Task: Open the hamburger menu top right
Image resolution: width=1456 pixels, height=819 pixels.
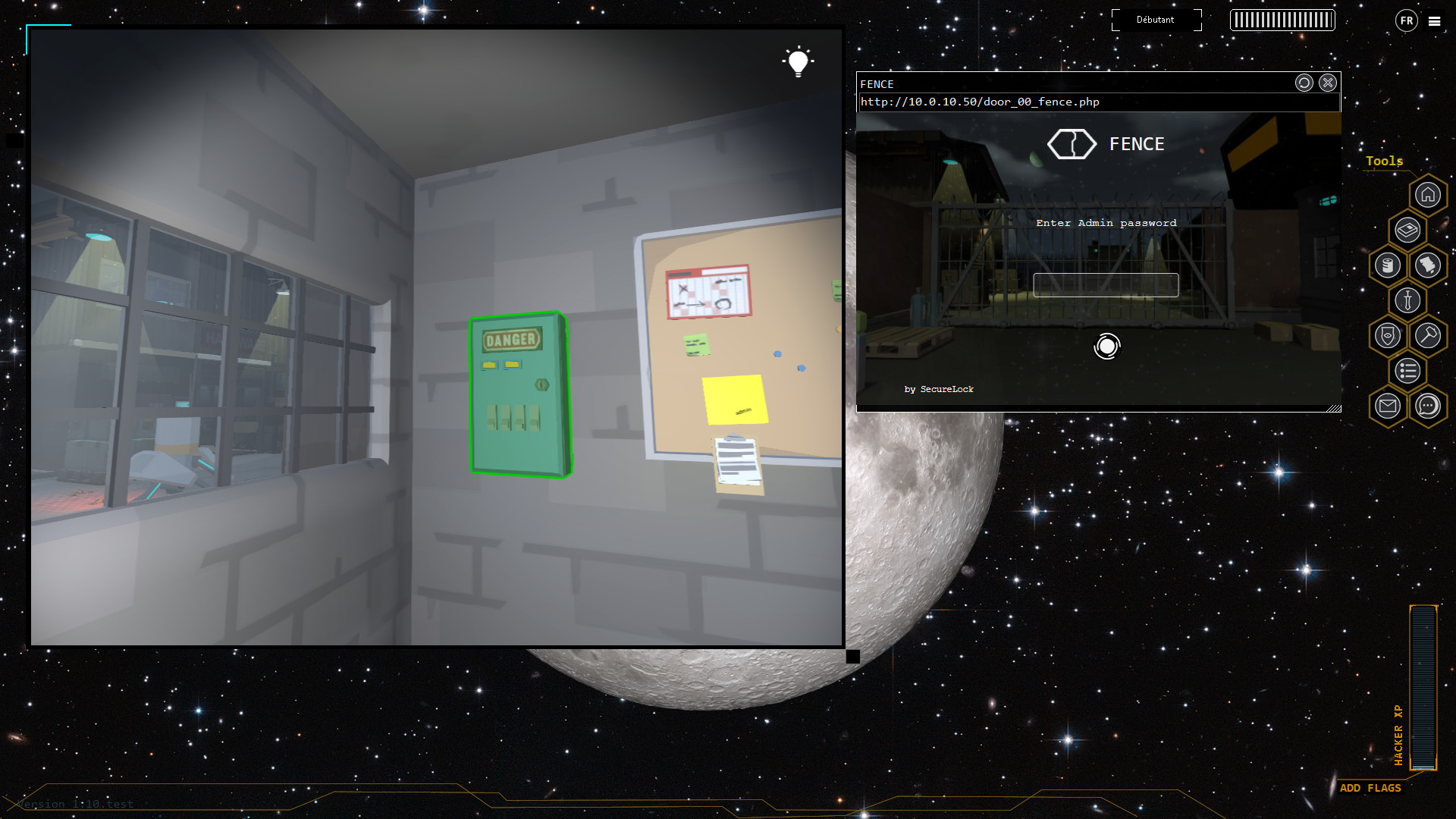Action: [x=1435, y=21]
